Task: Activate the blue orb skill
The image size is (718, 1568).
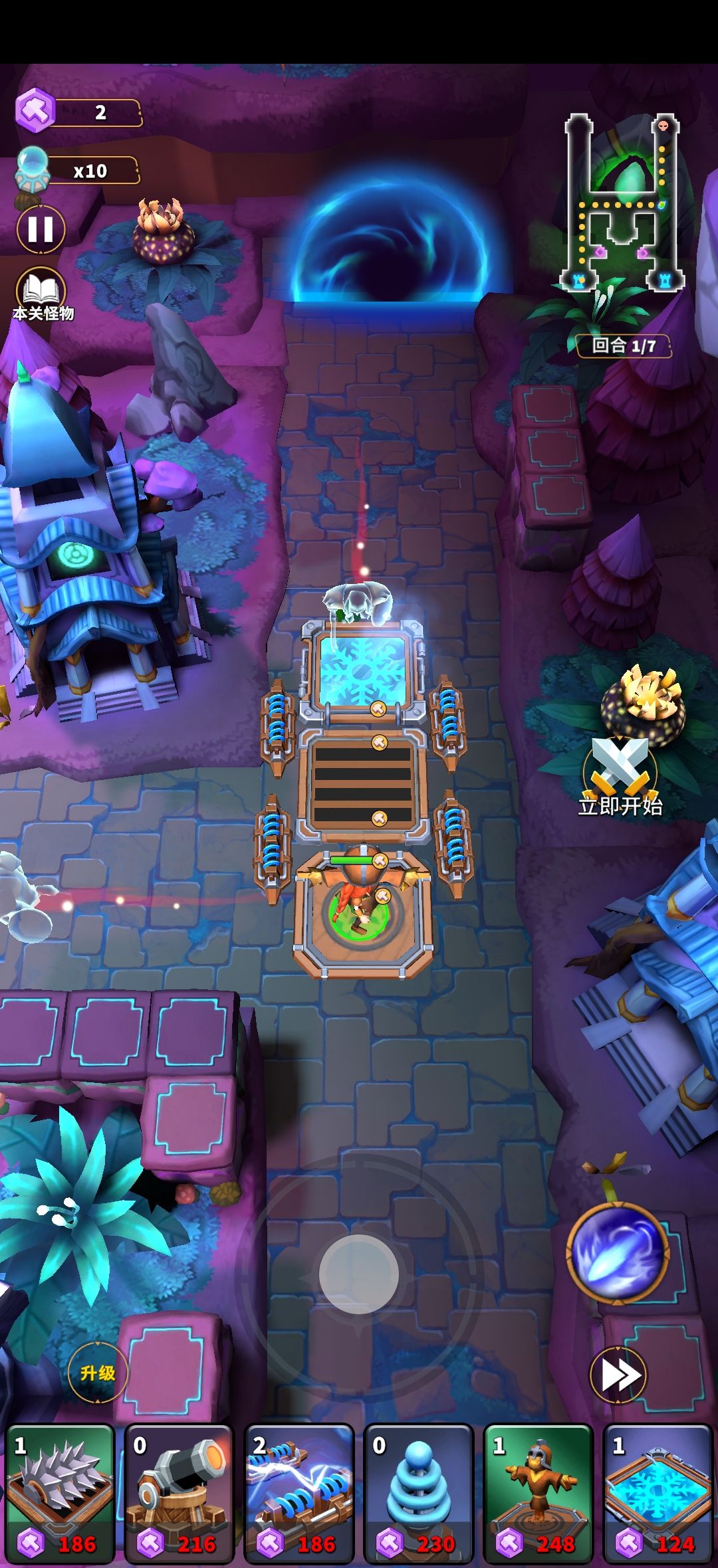Action: (x=618, y=1251)
